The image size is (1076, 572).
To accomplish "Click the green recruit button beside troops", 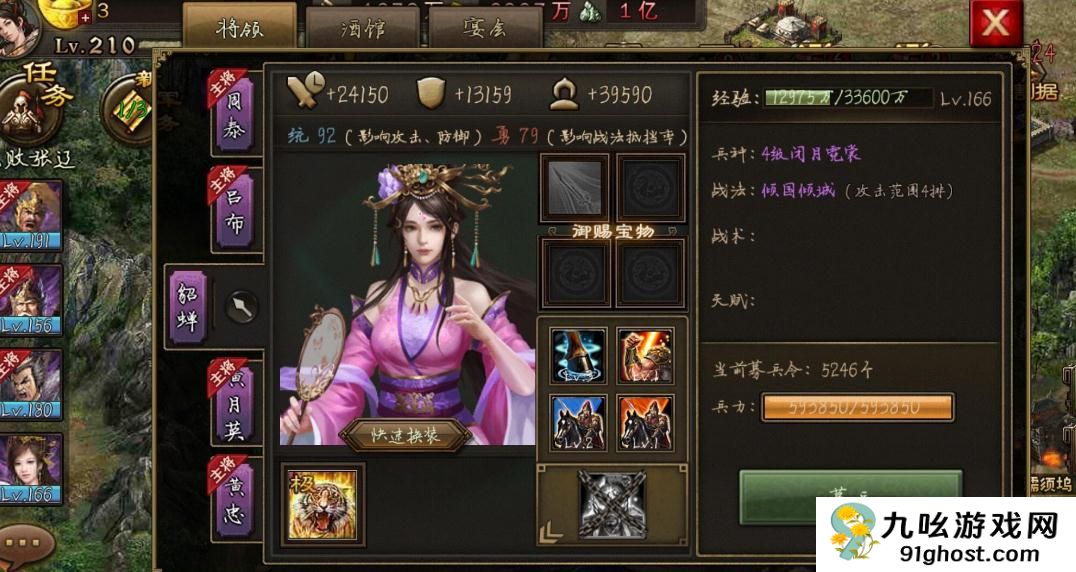I will (848, 494).
